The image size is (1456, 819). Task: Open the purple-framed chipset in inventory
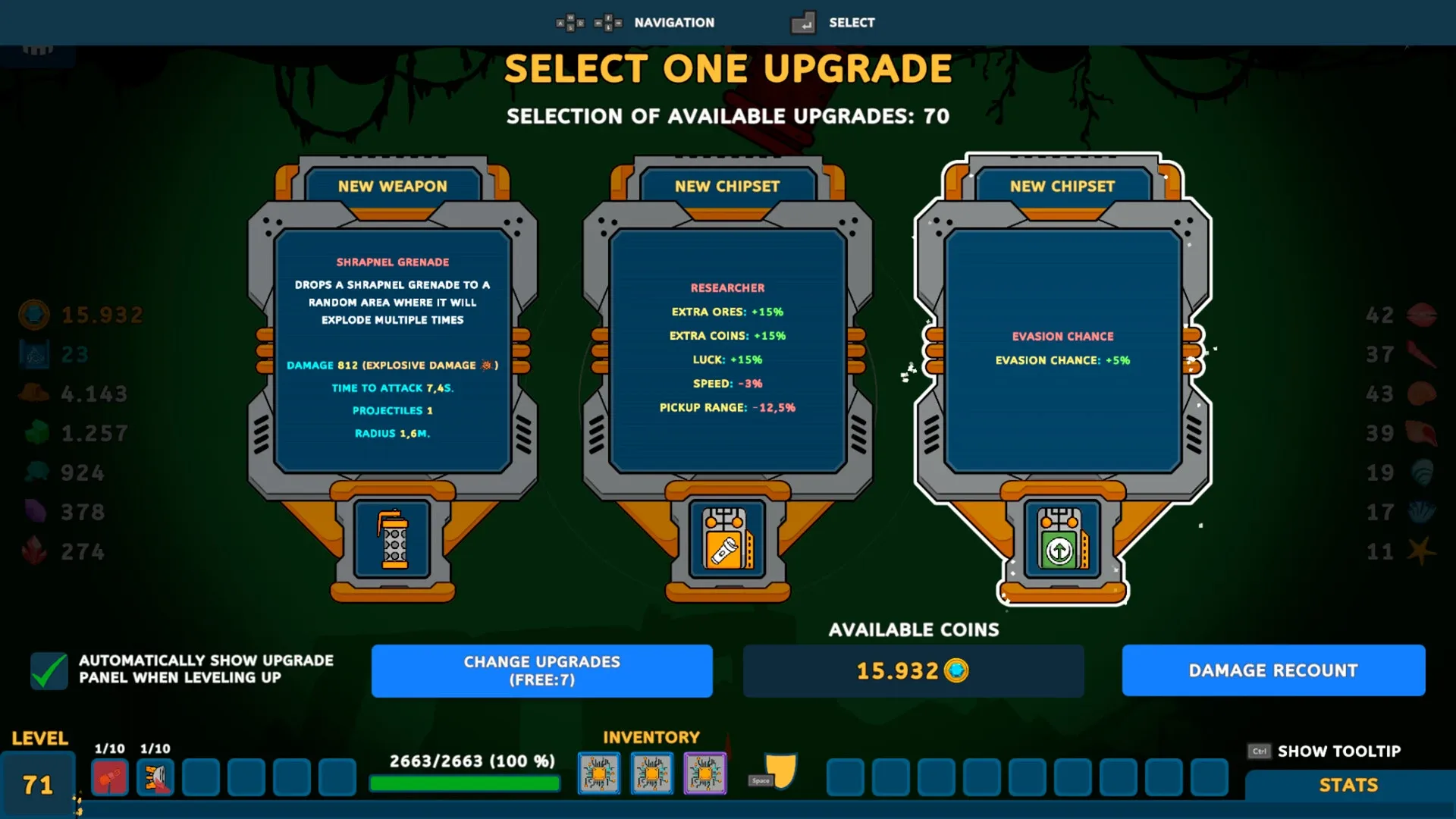click(704, 773)
